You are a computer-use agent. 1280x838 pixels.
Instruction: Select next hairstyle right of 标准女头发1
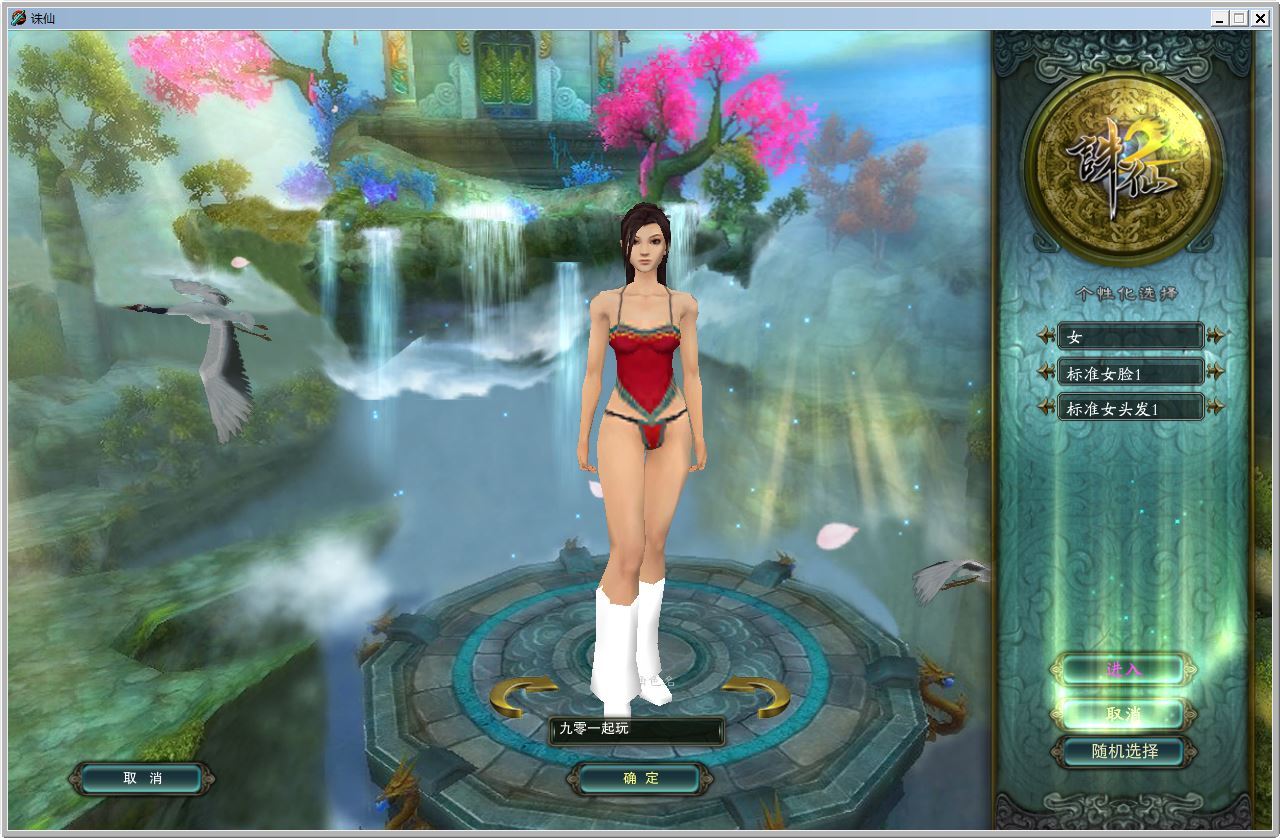[1215, 407]
